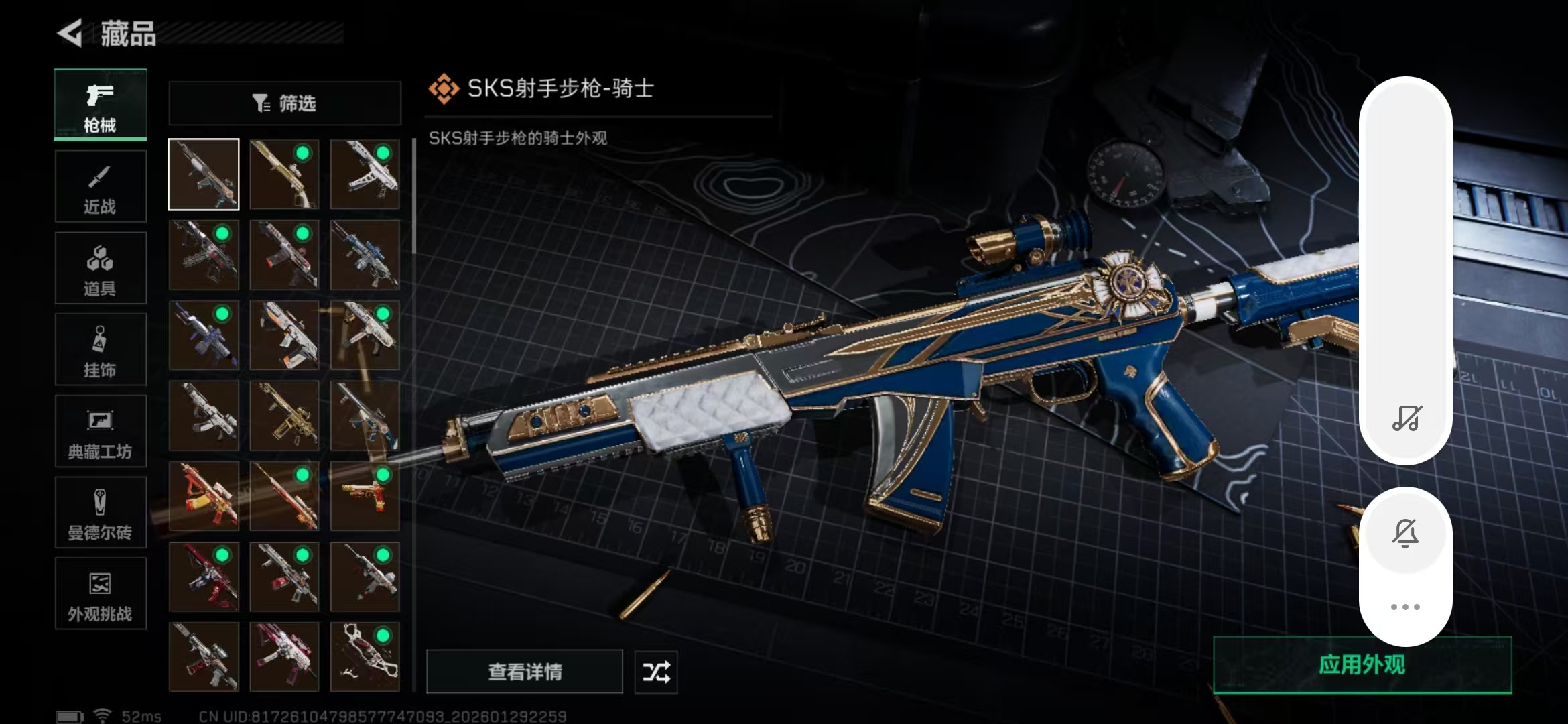Viewport: 1568px width, 724px height.
Task: Open the 典藏工坊 workshop section
Action: point(100,431)
